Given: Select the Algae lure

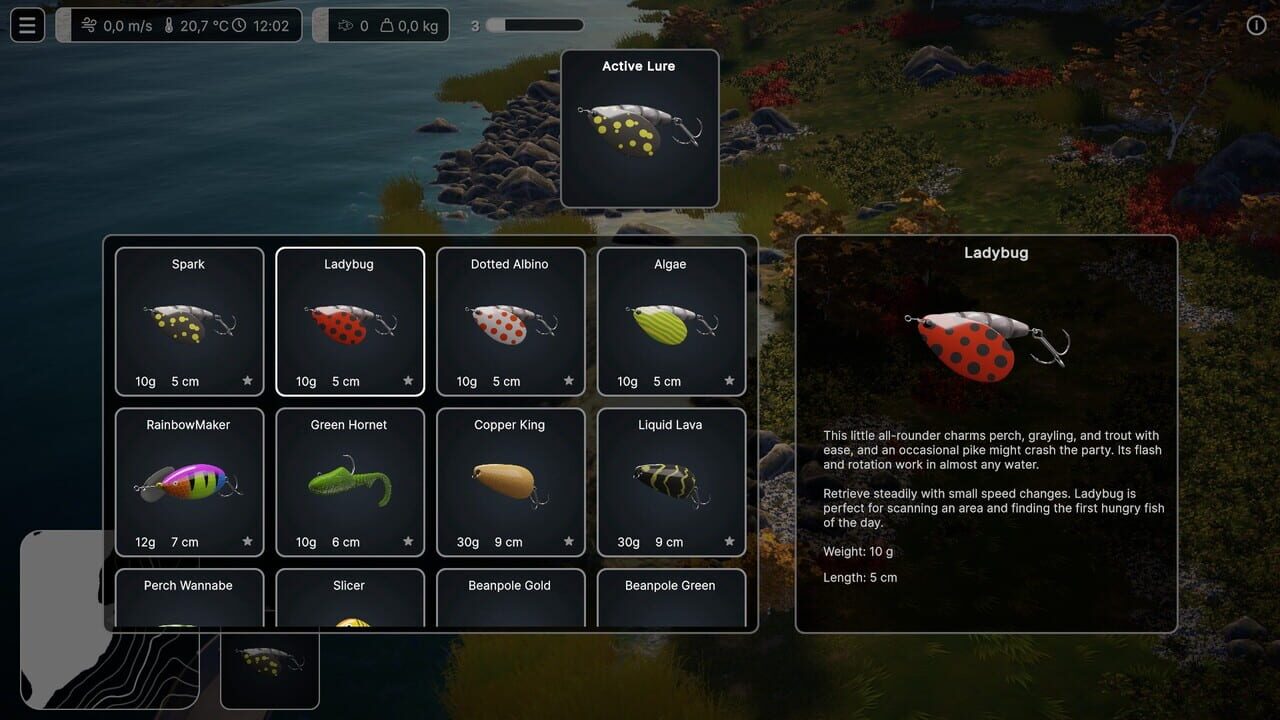Looking at the screenshot, I should pos(671,321).
